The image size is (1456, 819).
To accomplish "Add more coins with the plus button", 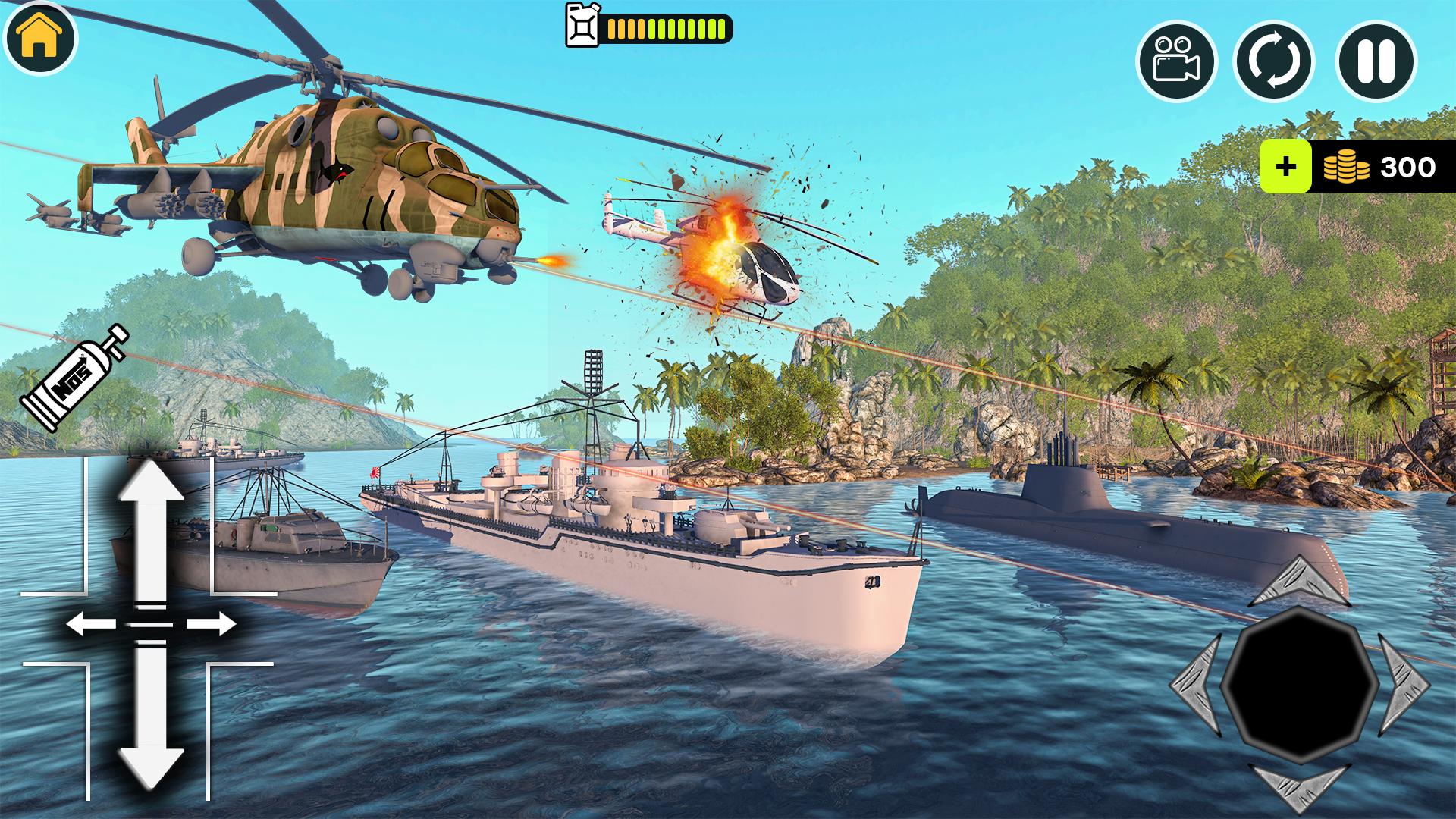I will point(1285,167).
